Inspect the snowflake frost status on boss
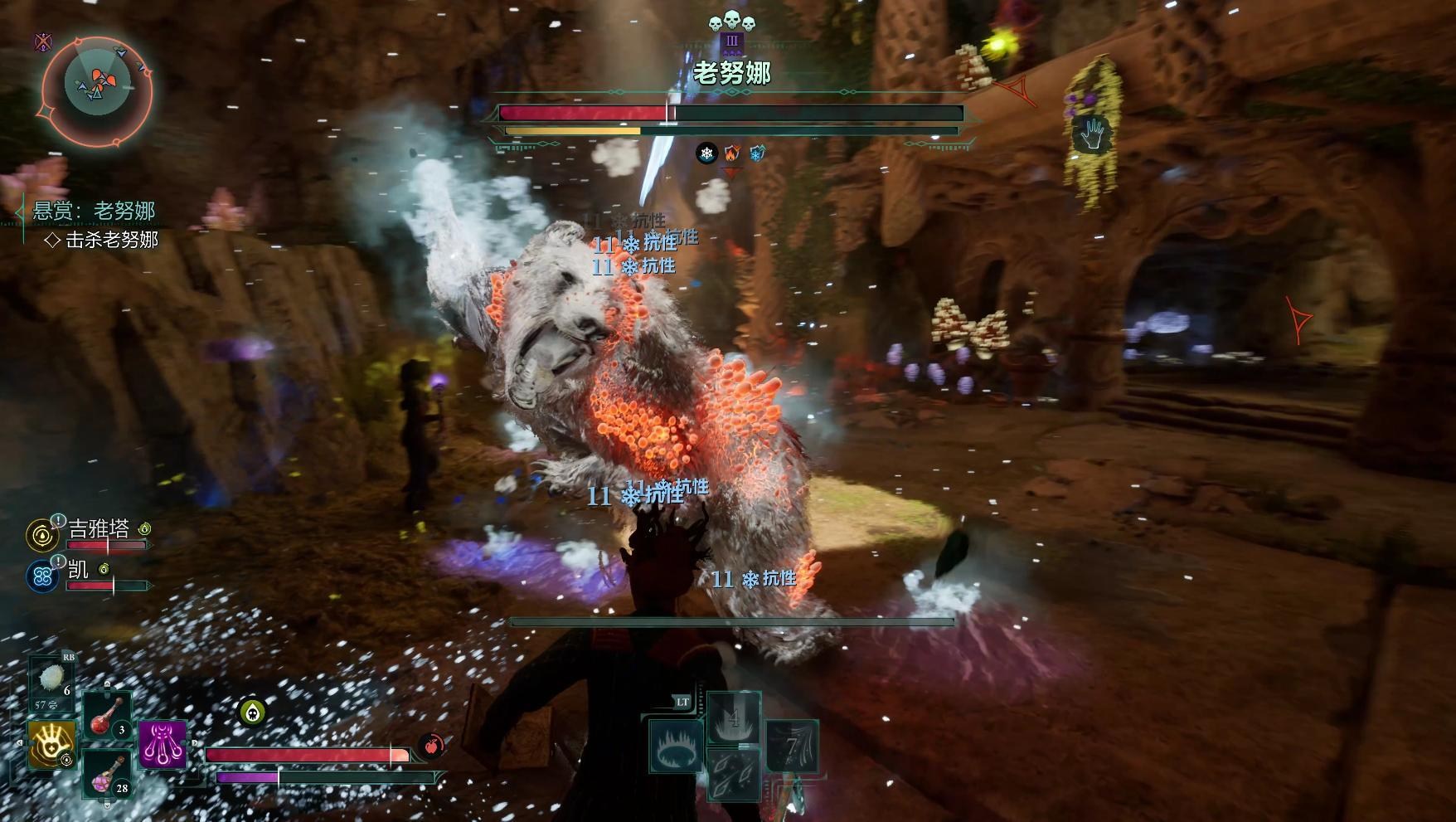 pos(706,153)
